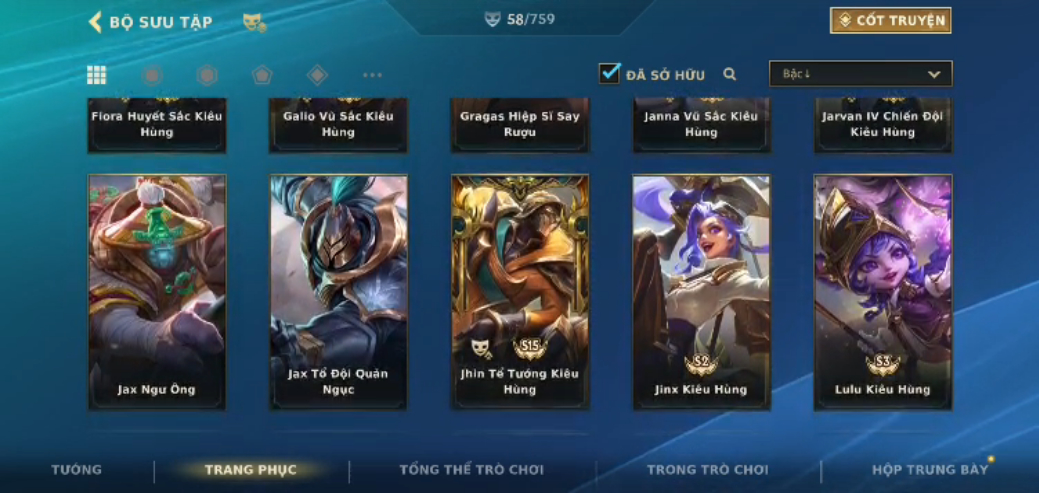This screenshot has height=493, width=1039.
Task: View the Lulu Kiêu Hùng skin card
Action: coord(883,291)
